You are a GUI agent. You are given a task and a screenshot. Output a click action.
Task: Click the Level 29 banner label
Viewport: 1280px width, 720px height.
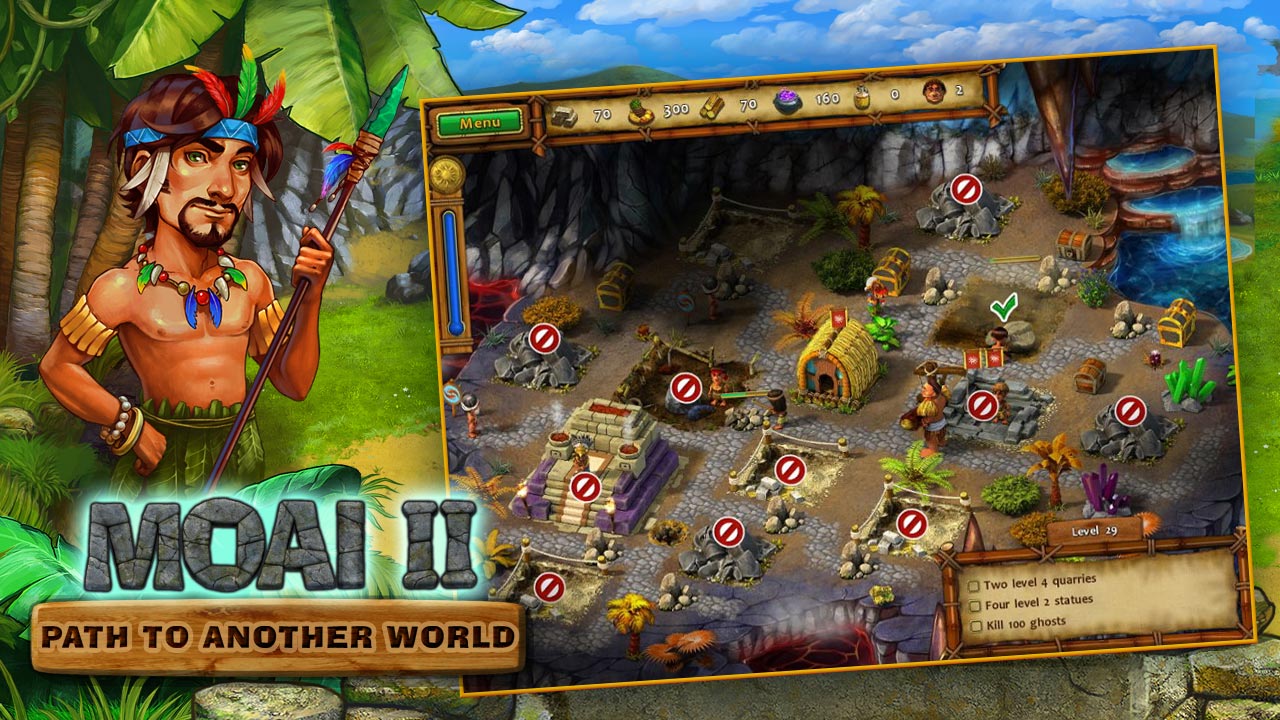(1095, 530)
